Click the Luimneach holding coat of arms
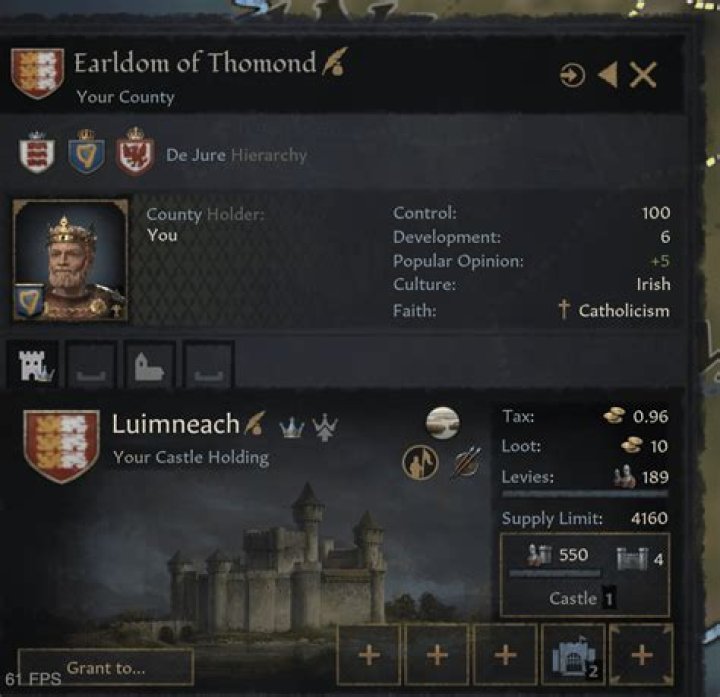Image resolution: width=720 pixels, height=697 pixels. click(60, 444)
